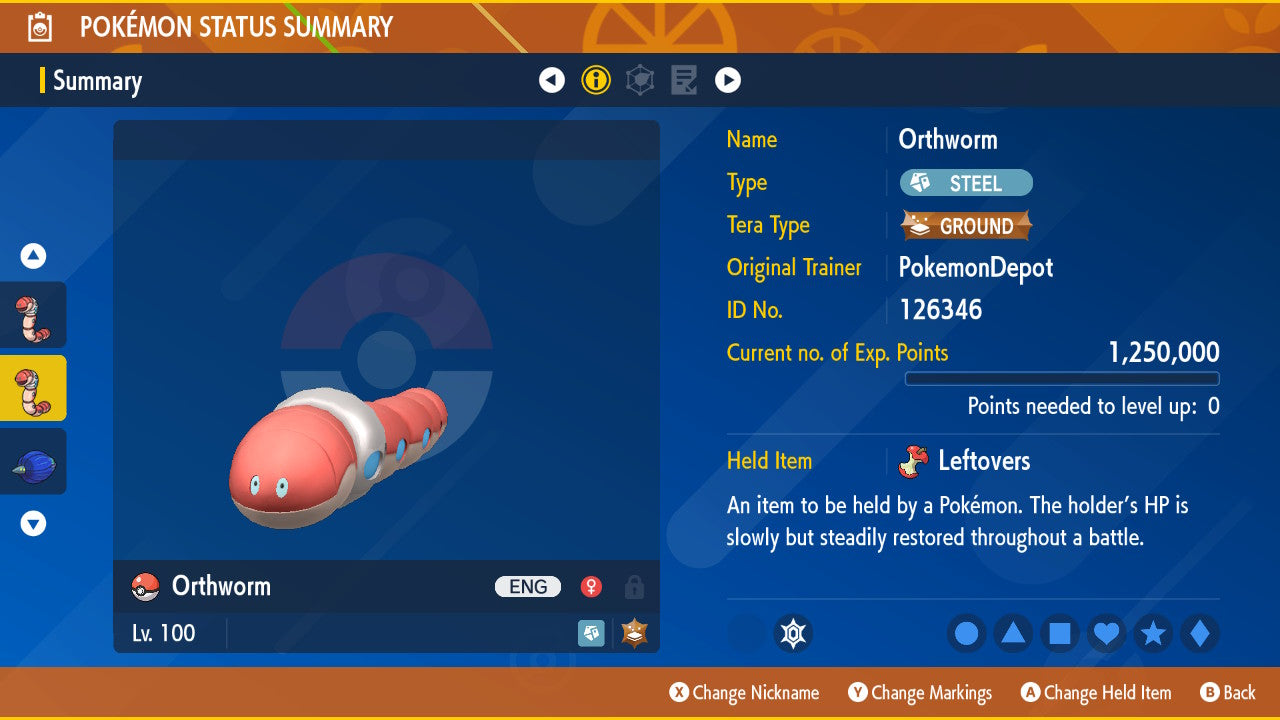Go to the previous summary page arrow
The height and width of the screenshot is (720, 1280).
[552, 80]
